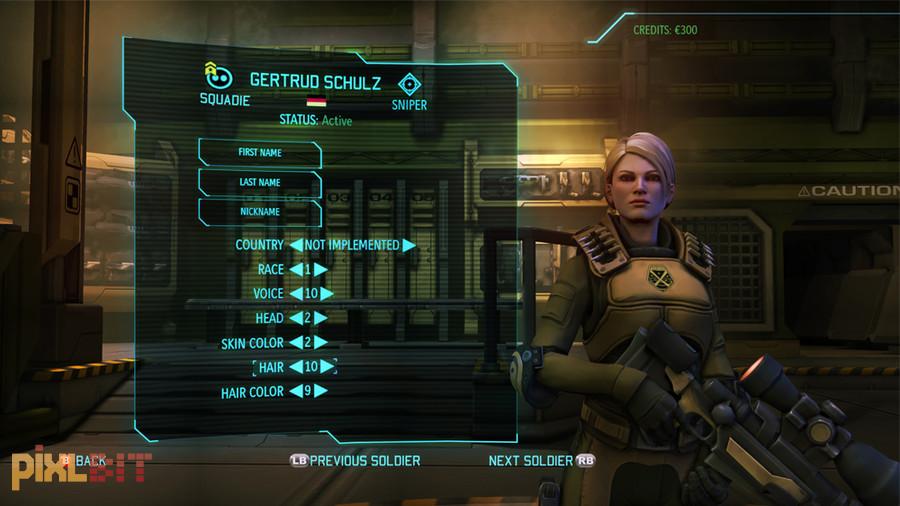Click the right arrow for Country
900x506 pixels.
coord(409,245)
